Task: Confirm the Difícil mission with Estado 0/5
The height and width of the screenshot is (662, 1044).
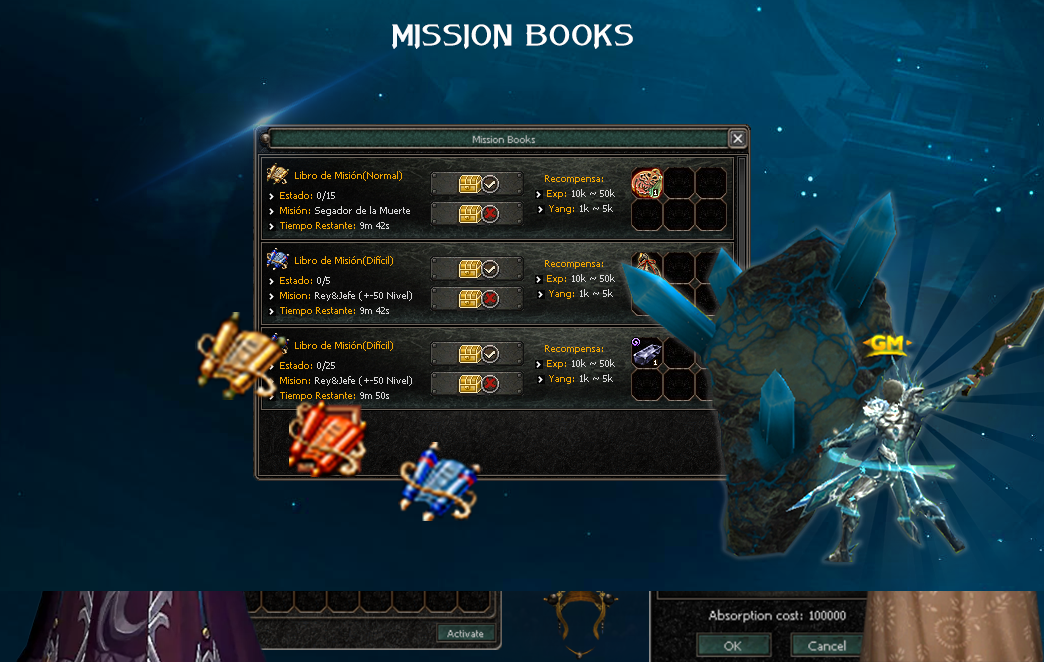Action: click(477, 269)
